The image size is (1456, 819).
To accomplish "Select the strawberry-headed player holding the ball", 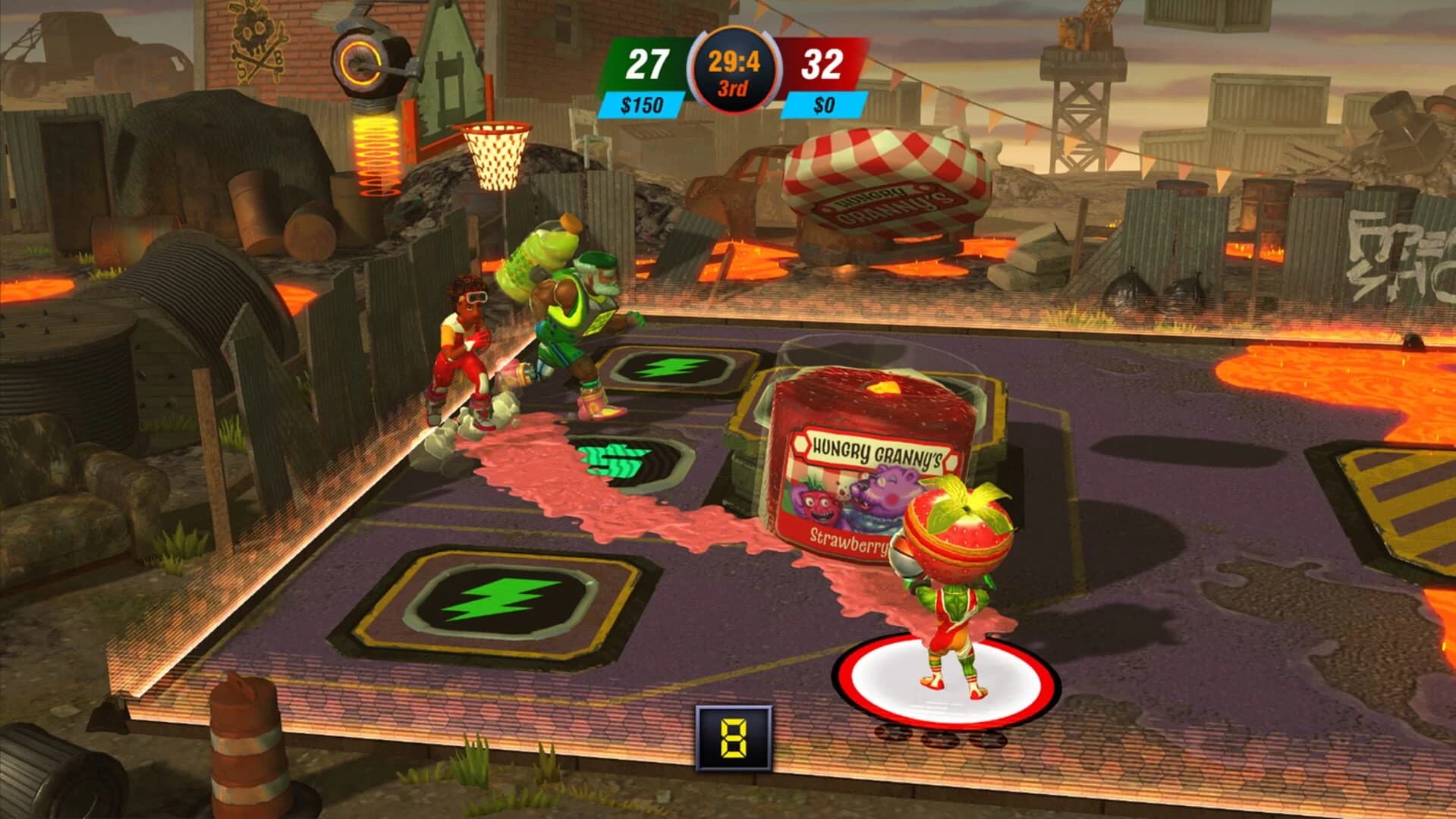I will (x=952, y=576).
